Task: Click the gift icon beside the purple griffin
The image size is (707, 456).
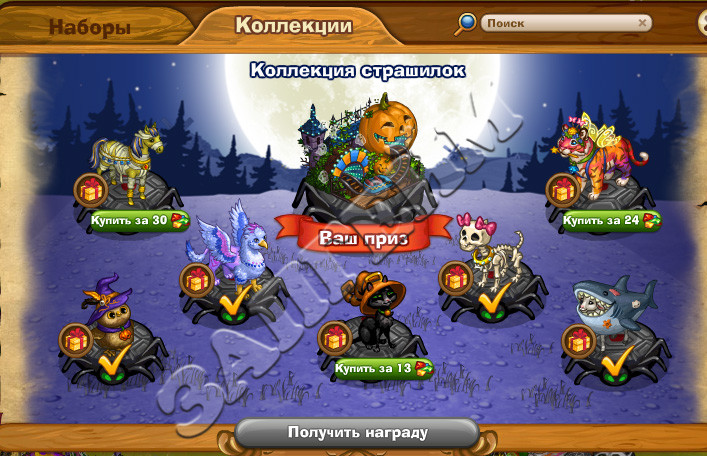Action: click(x=196, y=279)
